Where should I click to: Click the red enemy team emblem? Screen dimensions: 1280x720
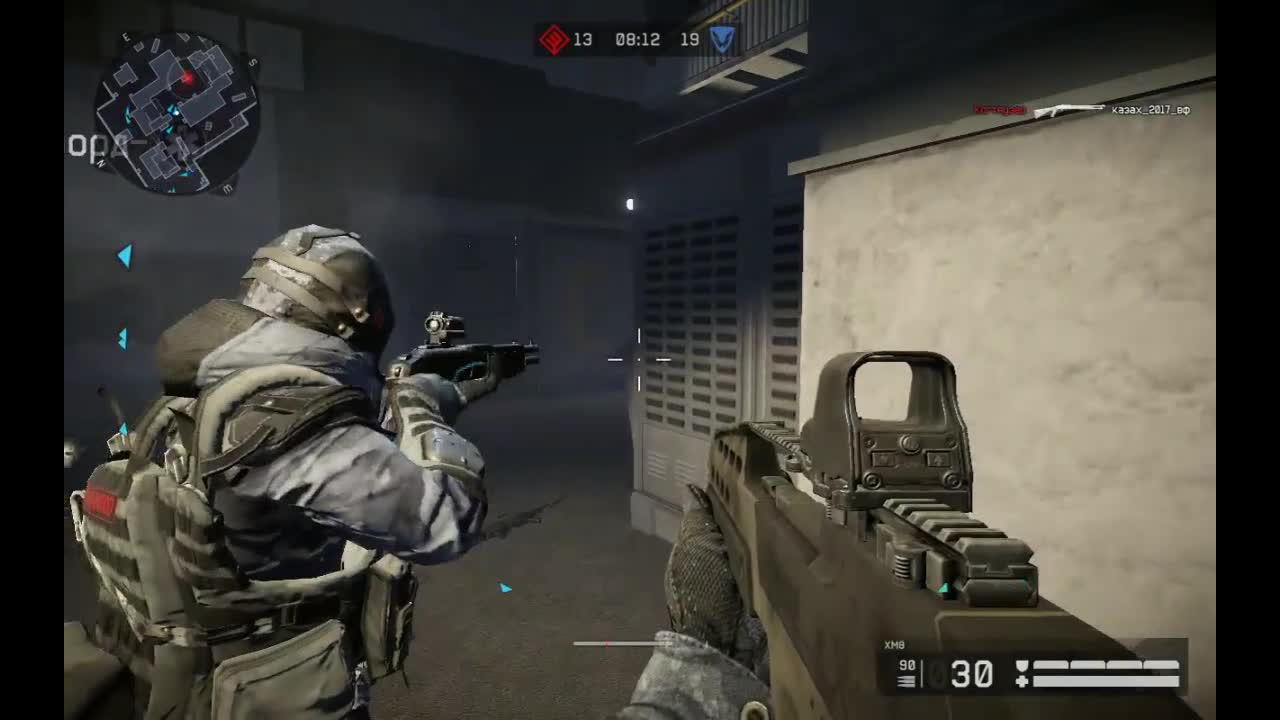pos(556,40)
